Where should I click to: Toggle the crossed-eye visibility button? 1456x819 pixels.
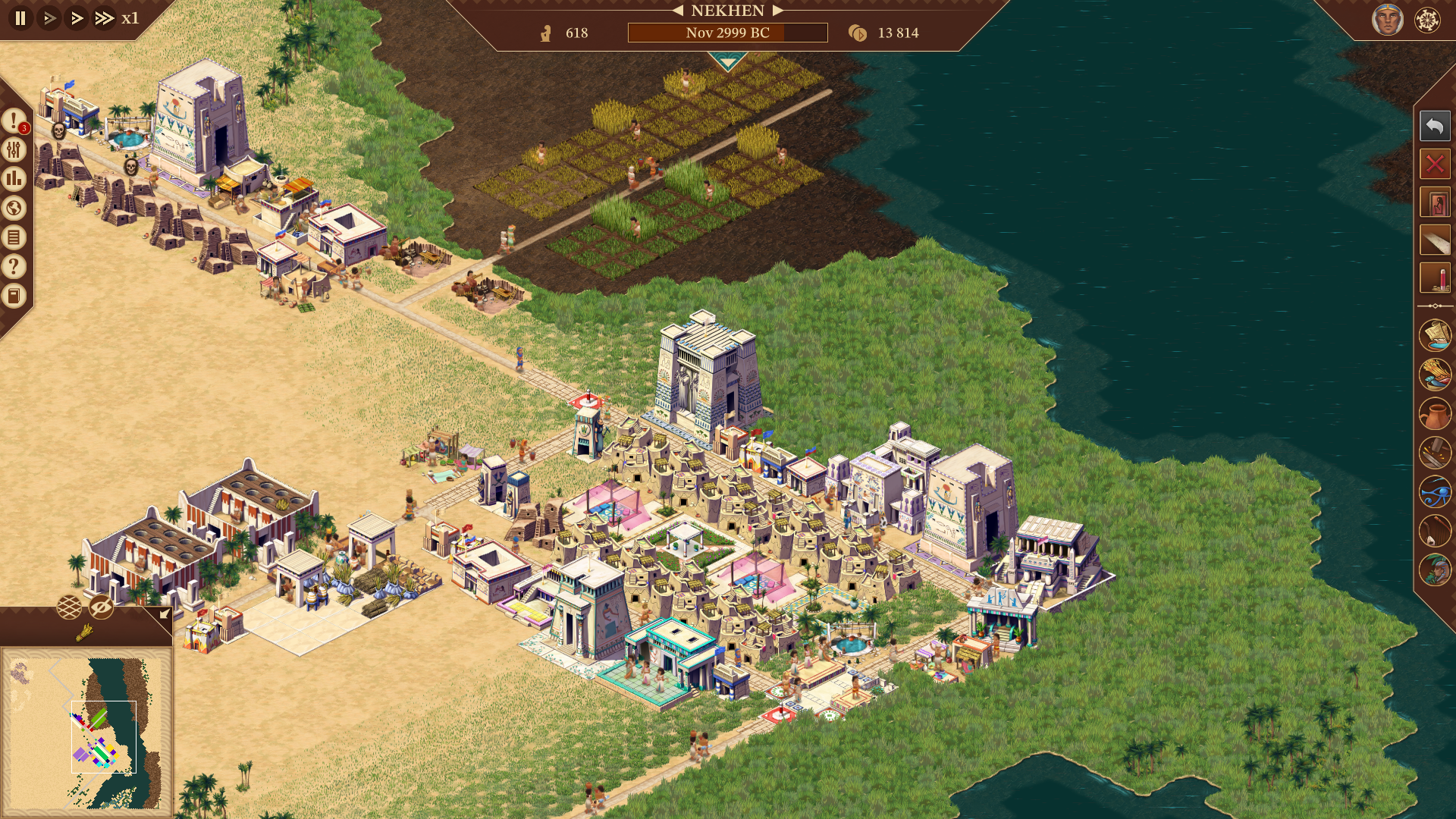101,607
